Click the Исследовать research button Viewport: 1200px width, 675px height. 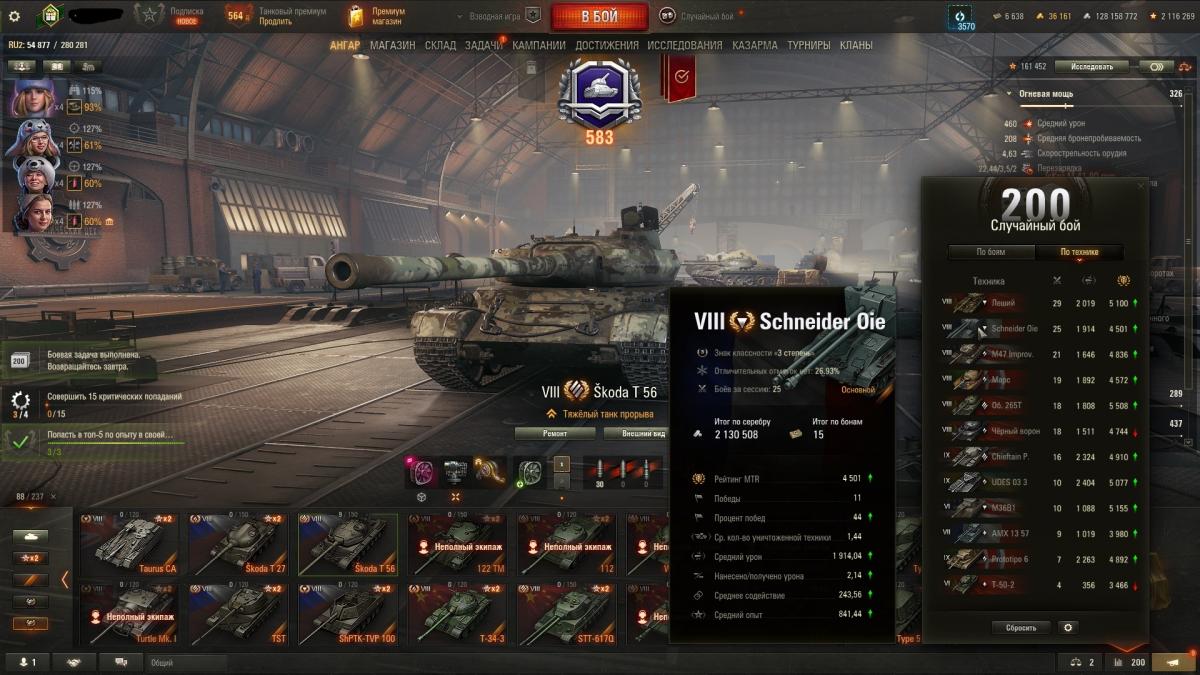click(x=1092, y=67)
